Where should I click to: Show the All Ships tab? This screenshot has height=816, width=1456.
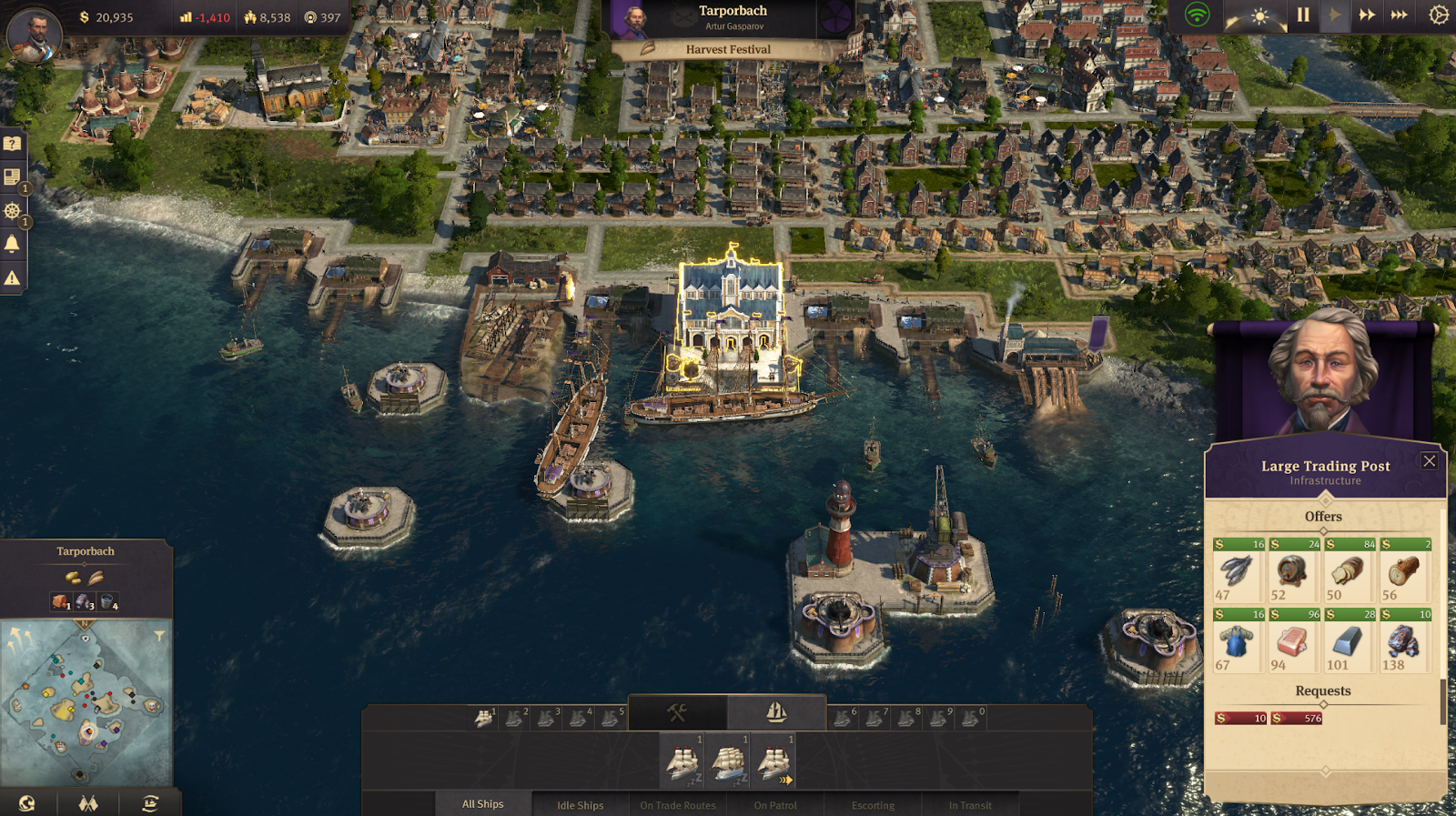[482, 804]
